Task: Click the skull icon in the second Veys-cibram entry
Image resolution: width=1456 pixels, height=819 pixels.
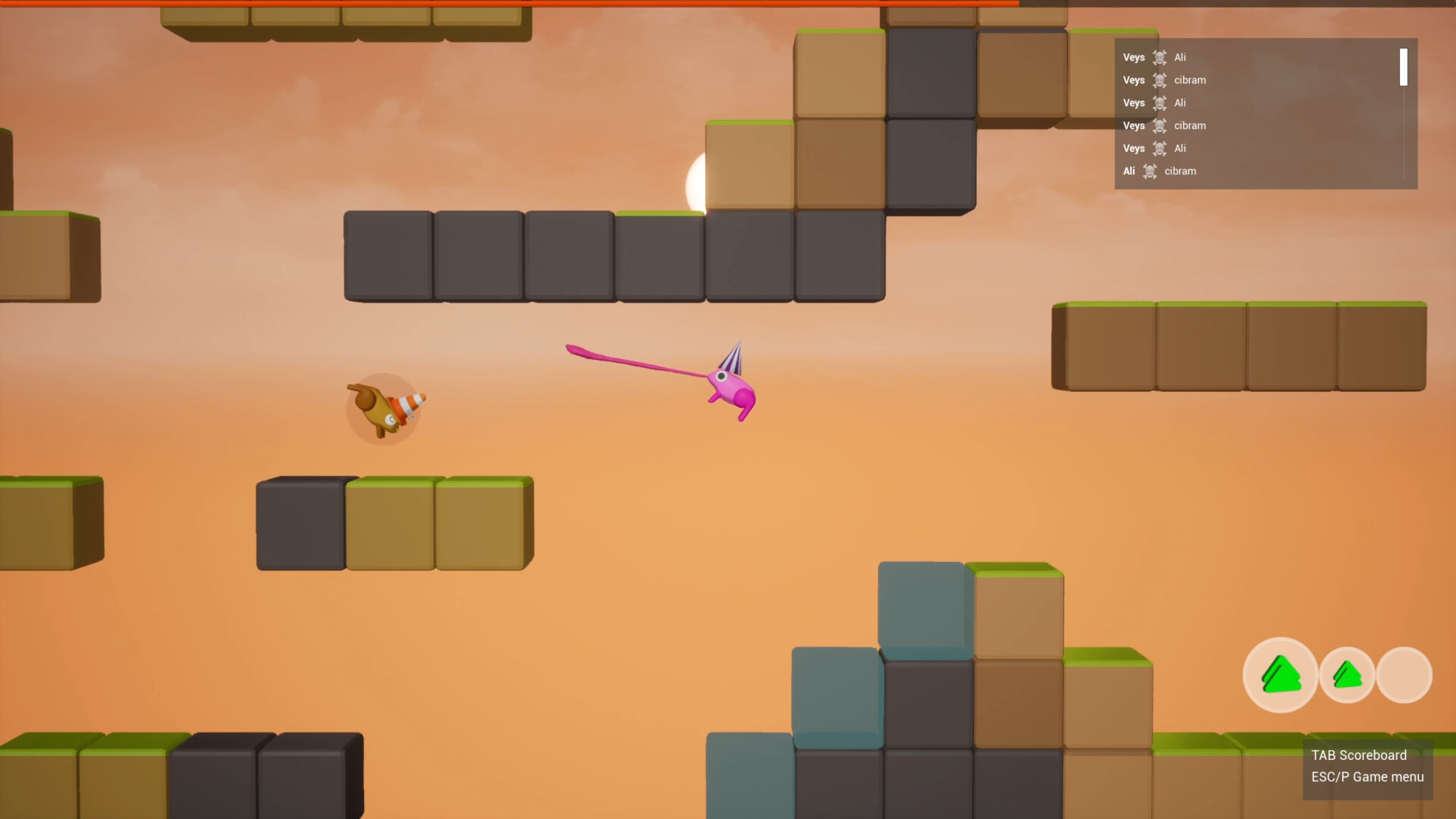Action: [1158, 125]
